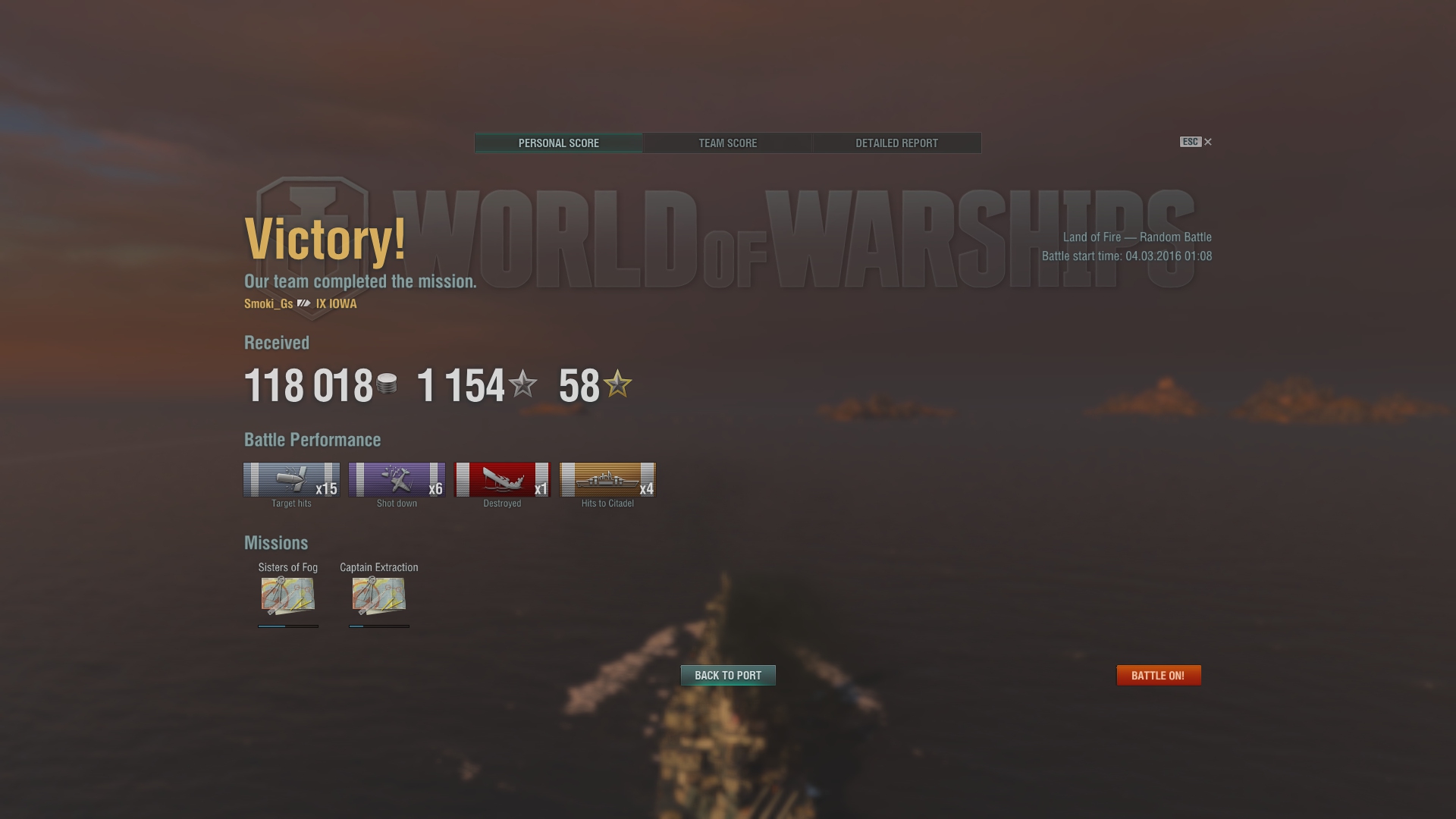This screenshot has height=819, width=1456.
Task: Click the Back to Port button
Action: tap(728, 676)
